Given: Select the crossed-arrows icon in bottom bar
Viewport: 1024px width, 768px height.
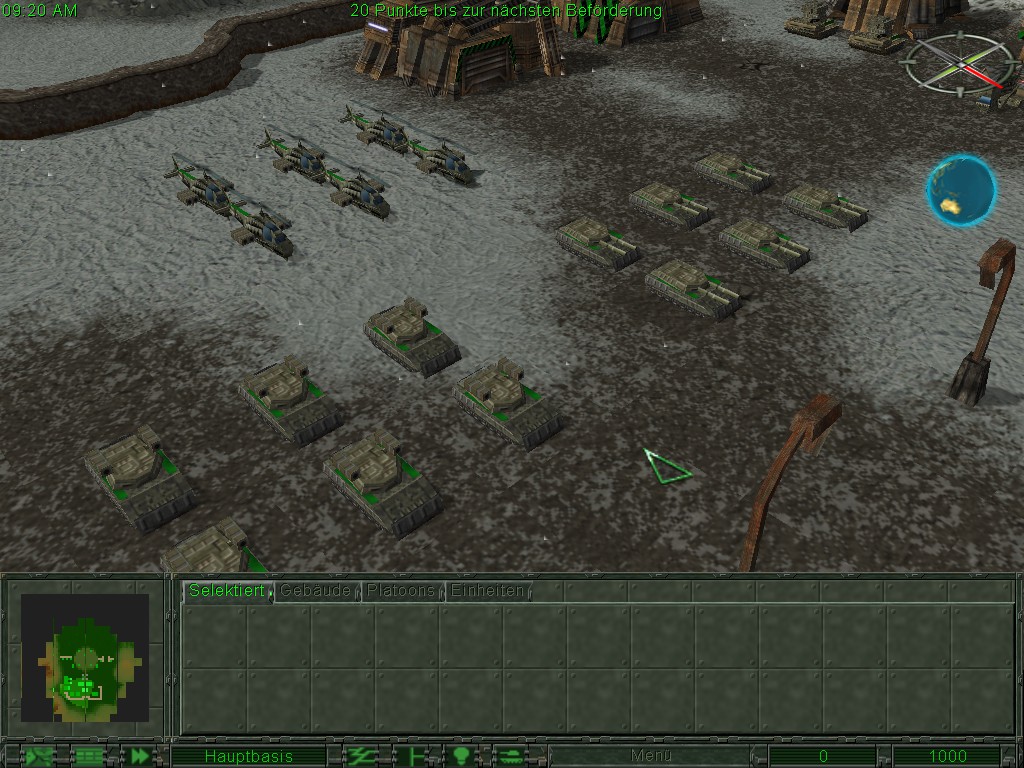Looking at the screenshot, I should (x=40, y=756).
